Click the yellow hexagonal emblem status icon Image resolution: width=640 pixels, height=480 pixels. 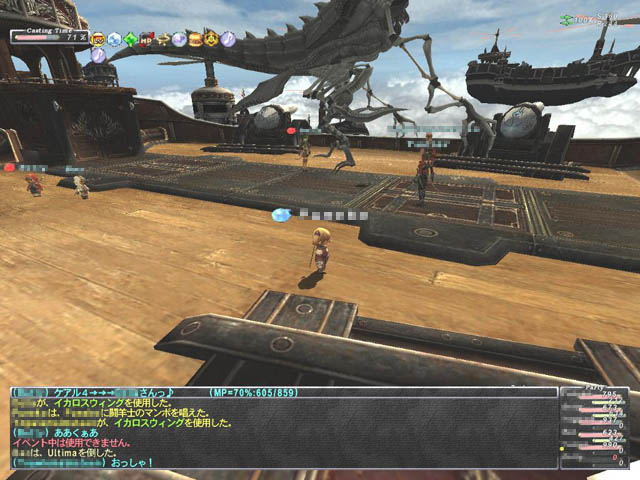(211, 39)
